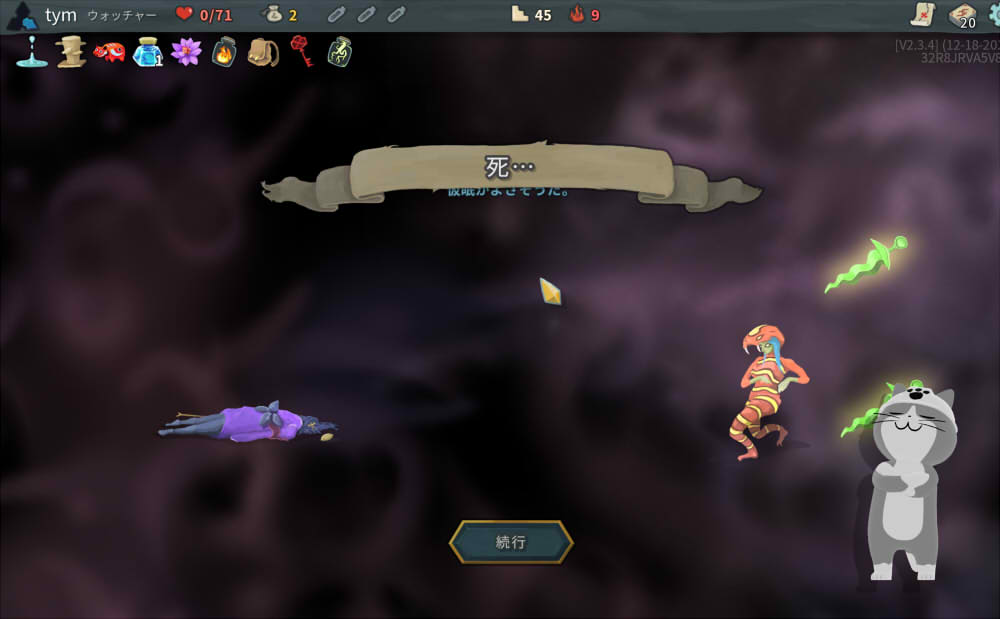Examine the brown backpack relic
Screen dimensions: 1000x619
coord(263,51)
